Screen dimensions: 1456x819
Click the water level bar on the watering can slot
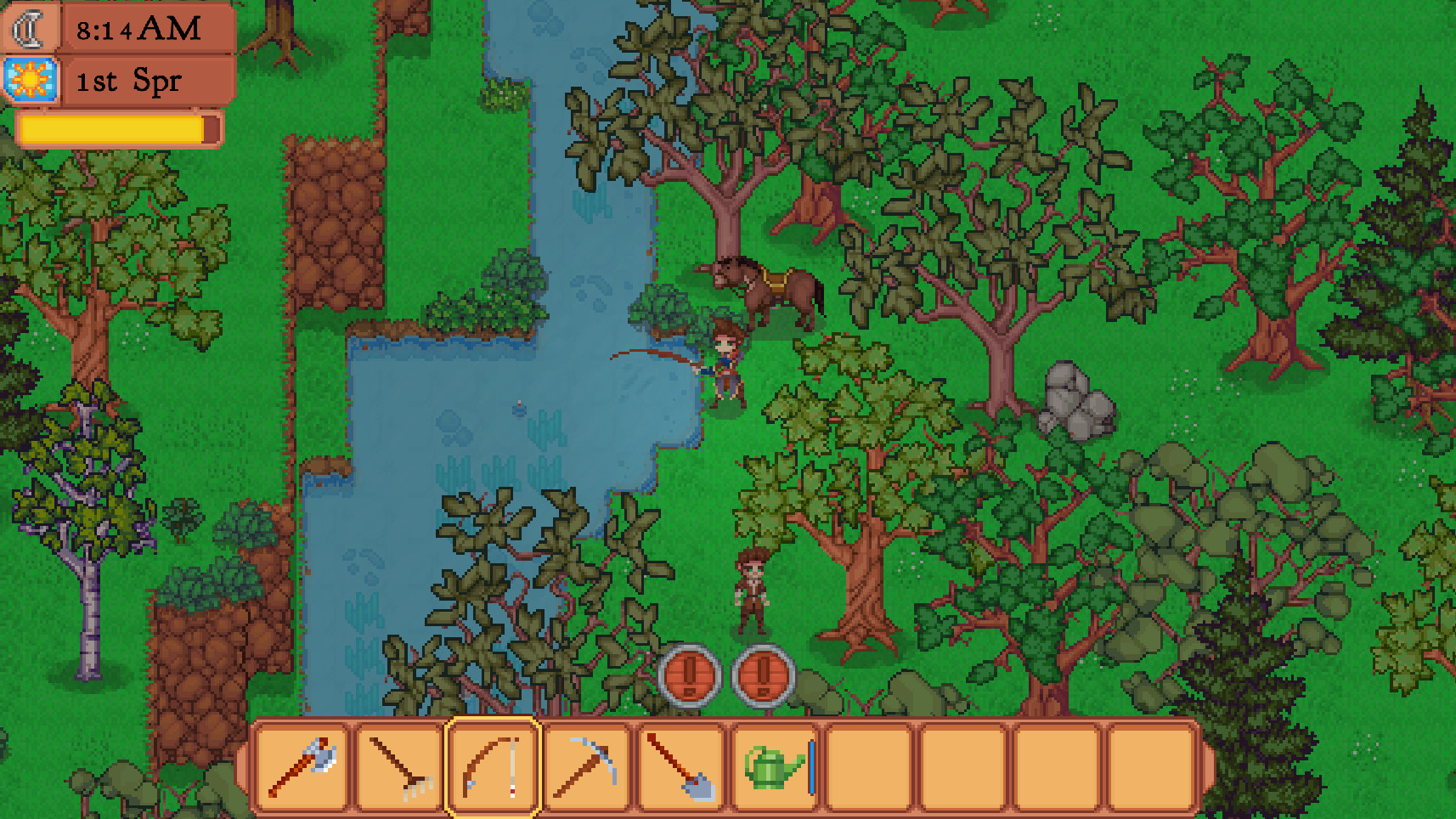click(812, 765)
